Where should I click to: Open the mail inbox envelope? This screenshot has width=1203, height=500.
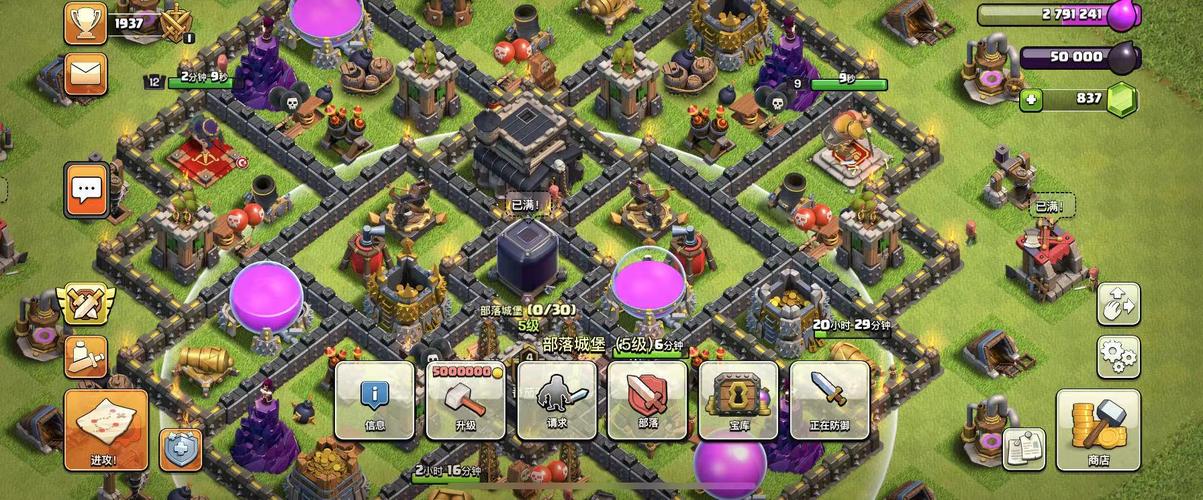86,73
